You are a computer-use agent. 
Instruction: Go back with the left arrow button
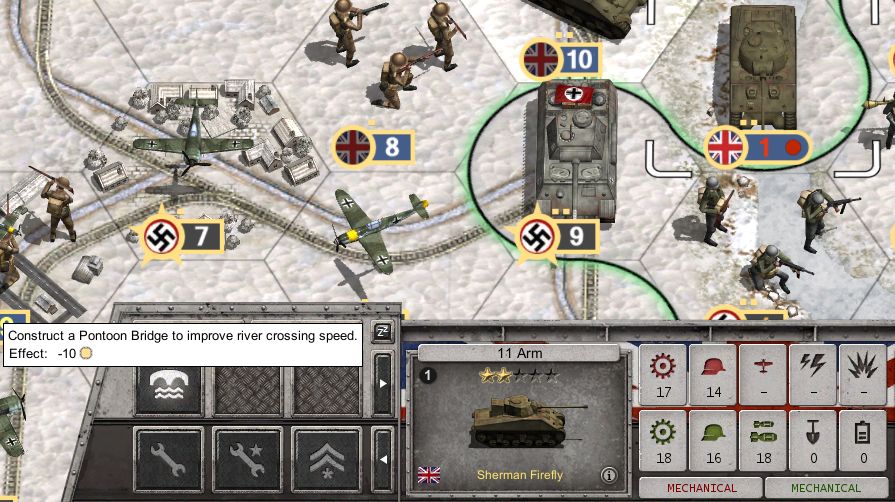382,459
